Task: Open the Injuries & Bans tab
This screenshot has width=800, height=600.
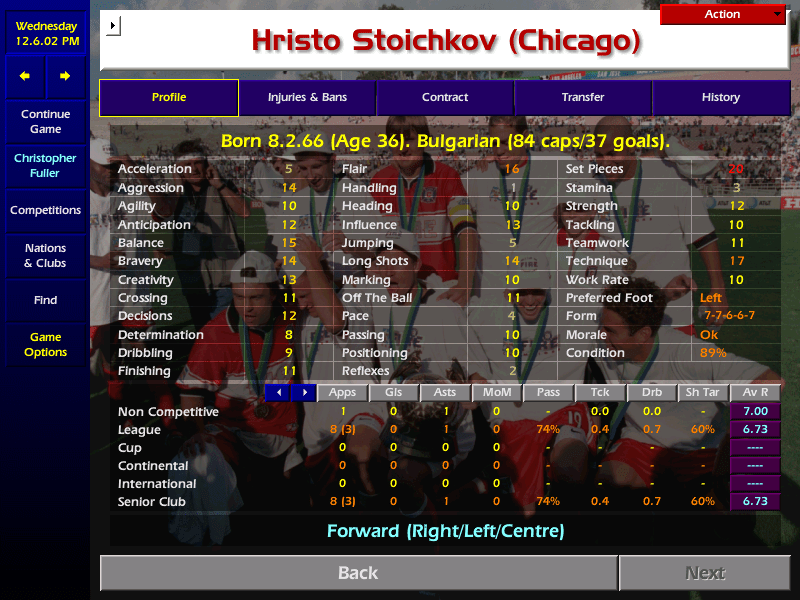Action: pos(307,98)
